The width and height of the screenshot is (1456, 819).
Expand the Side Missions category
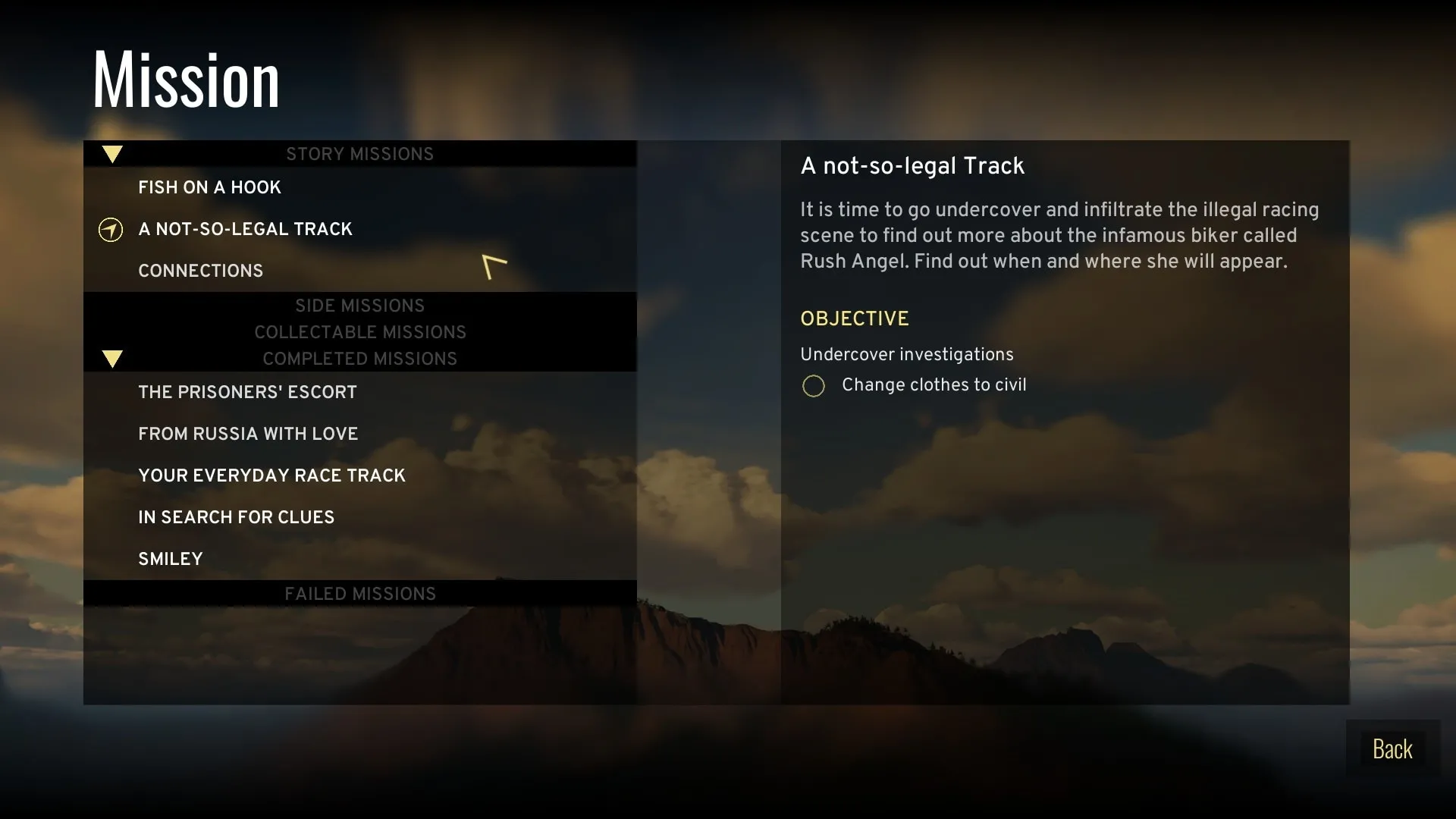(359, 306)
